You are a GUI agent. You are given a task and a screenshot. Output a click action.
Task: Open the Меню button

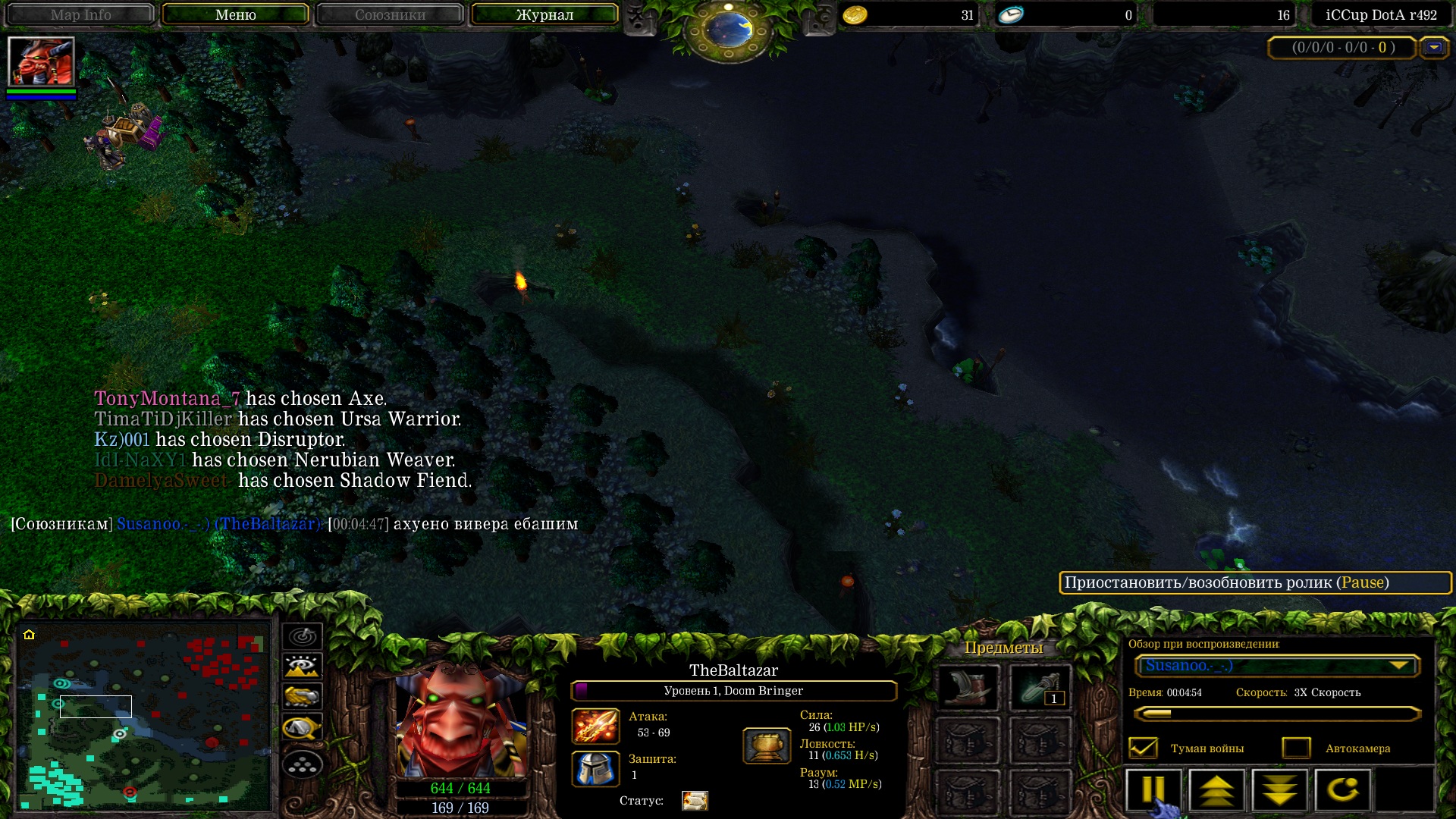[x=235, y=14]
